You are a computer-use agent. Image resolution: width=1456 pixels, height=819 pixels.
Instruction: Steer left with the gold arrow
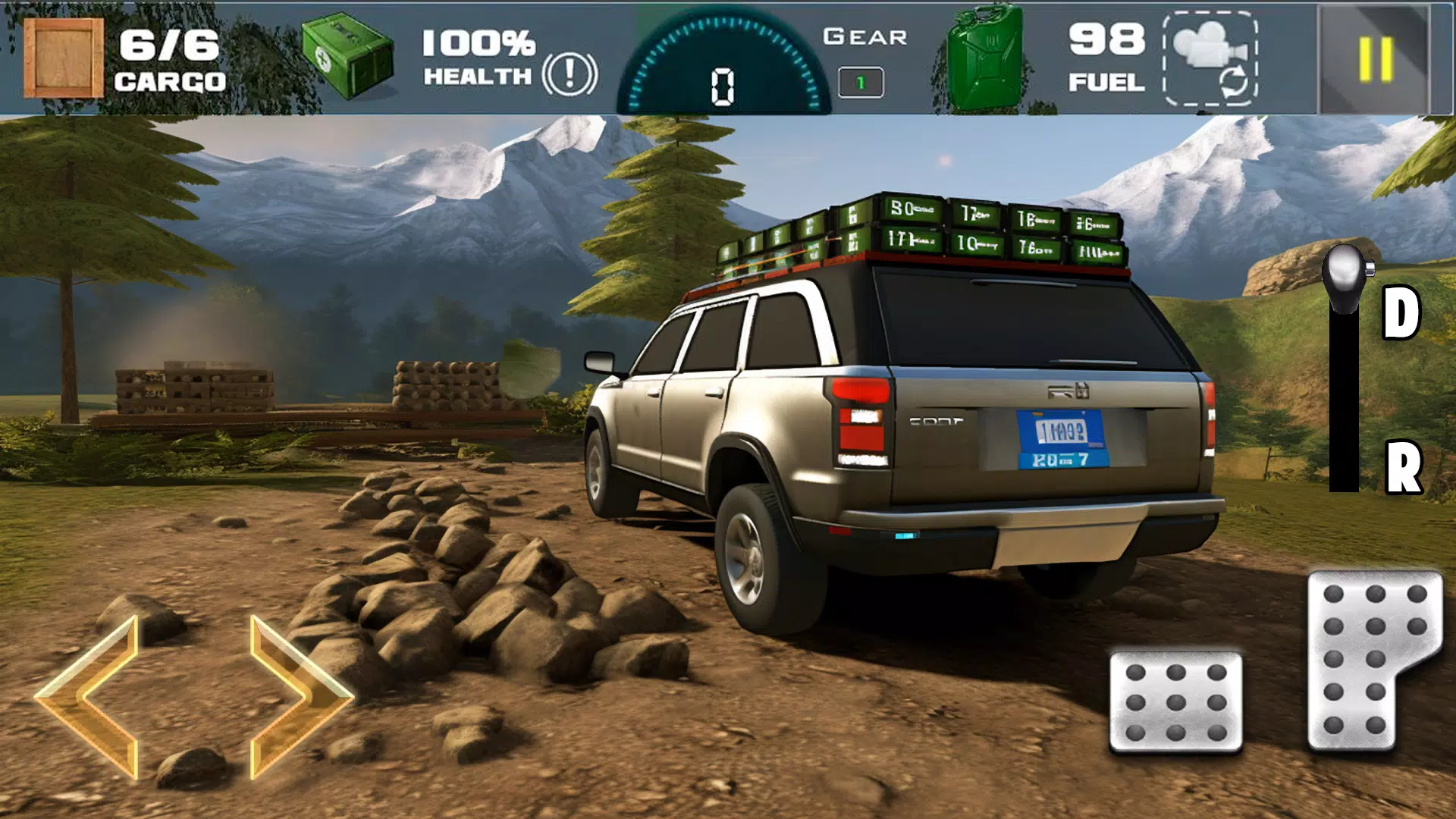[x=91, y=696]
